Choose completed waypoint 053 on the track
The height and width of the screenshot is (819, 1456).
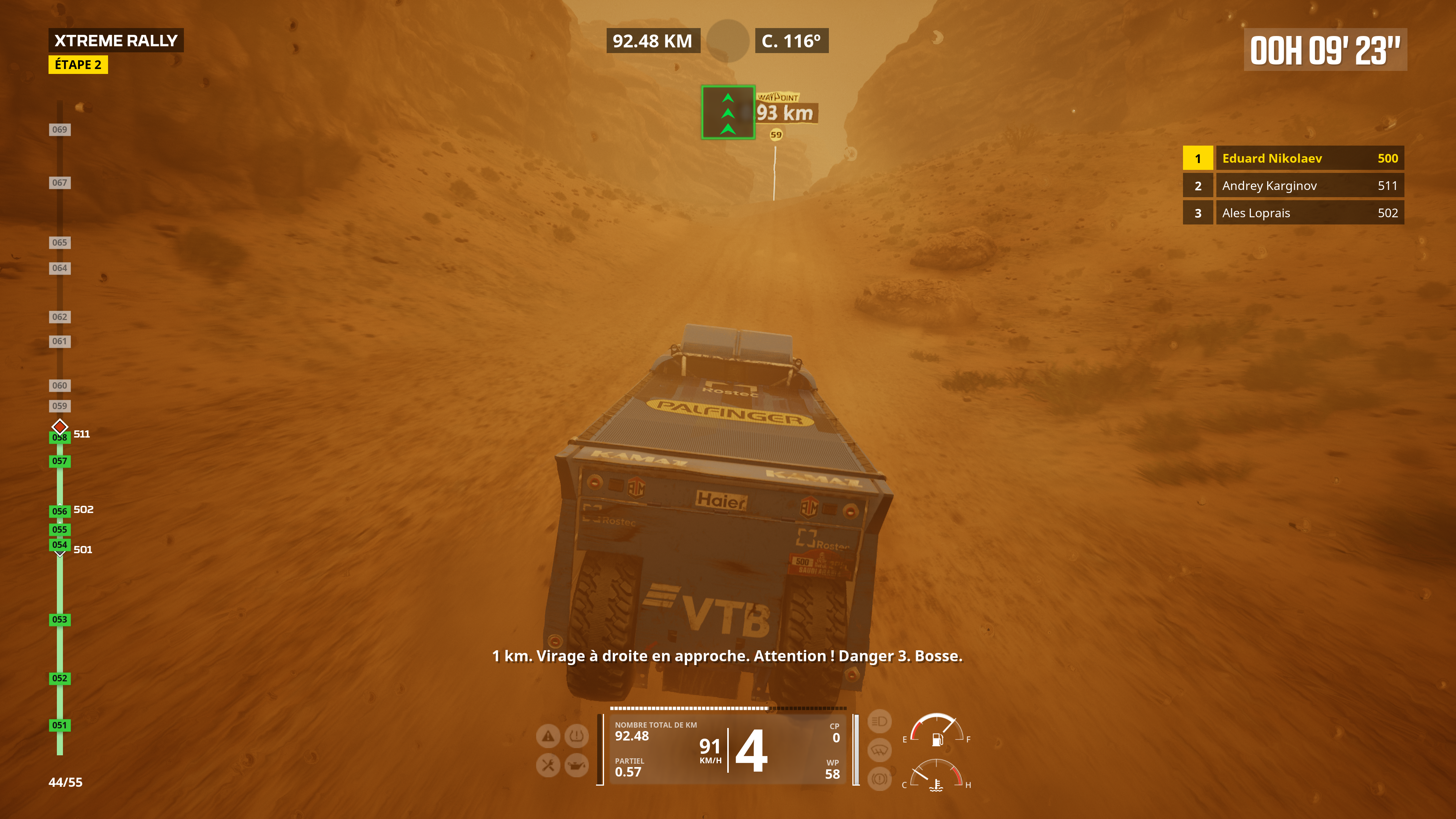(60, 620)
